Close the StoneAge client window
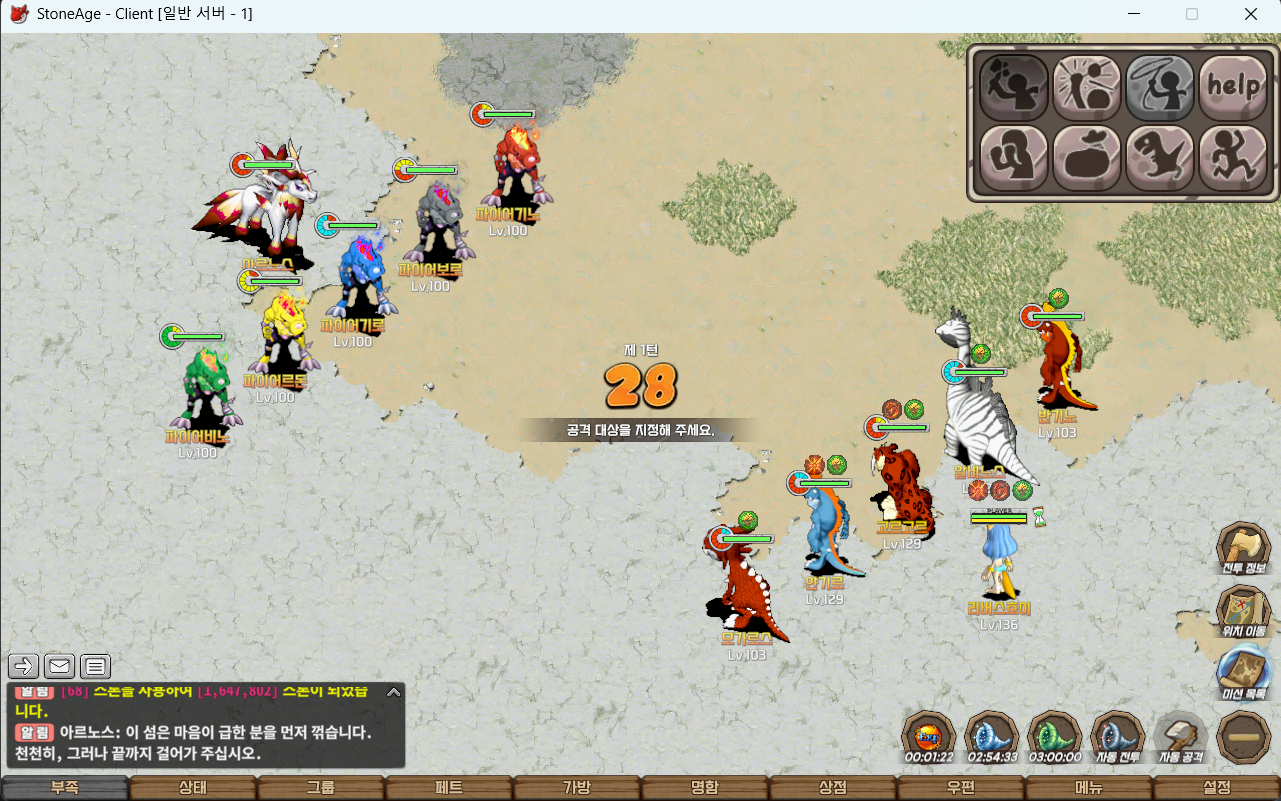 (x=1250, y=14)
